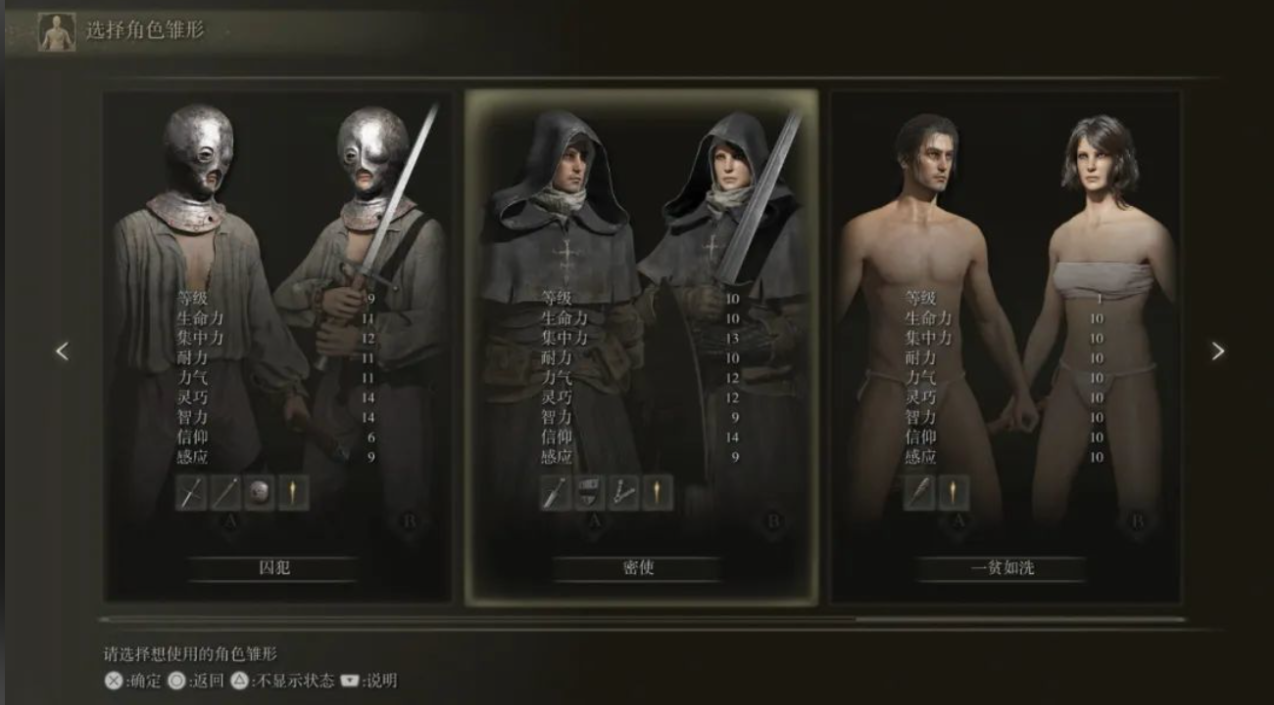Click the horizontal class list scrollbar
This screenshot has height=705, width=1274.
640,620
